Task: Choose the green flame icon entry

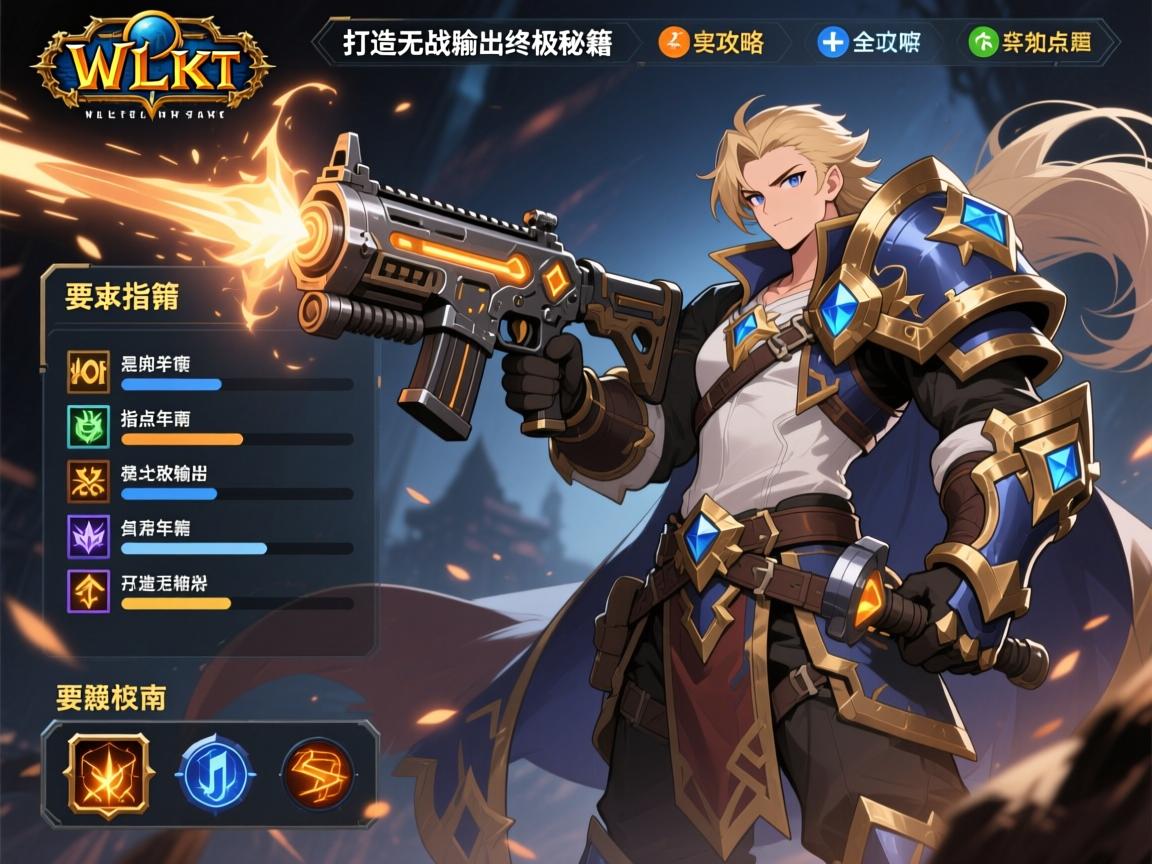Action: (88, 426)
